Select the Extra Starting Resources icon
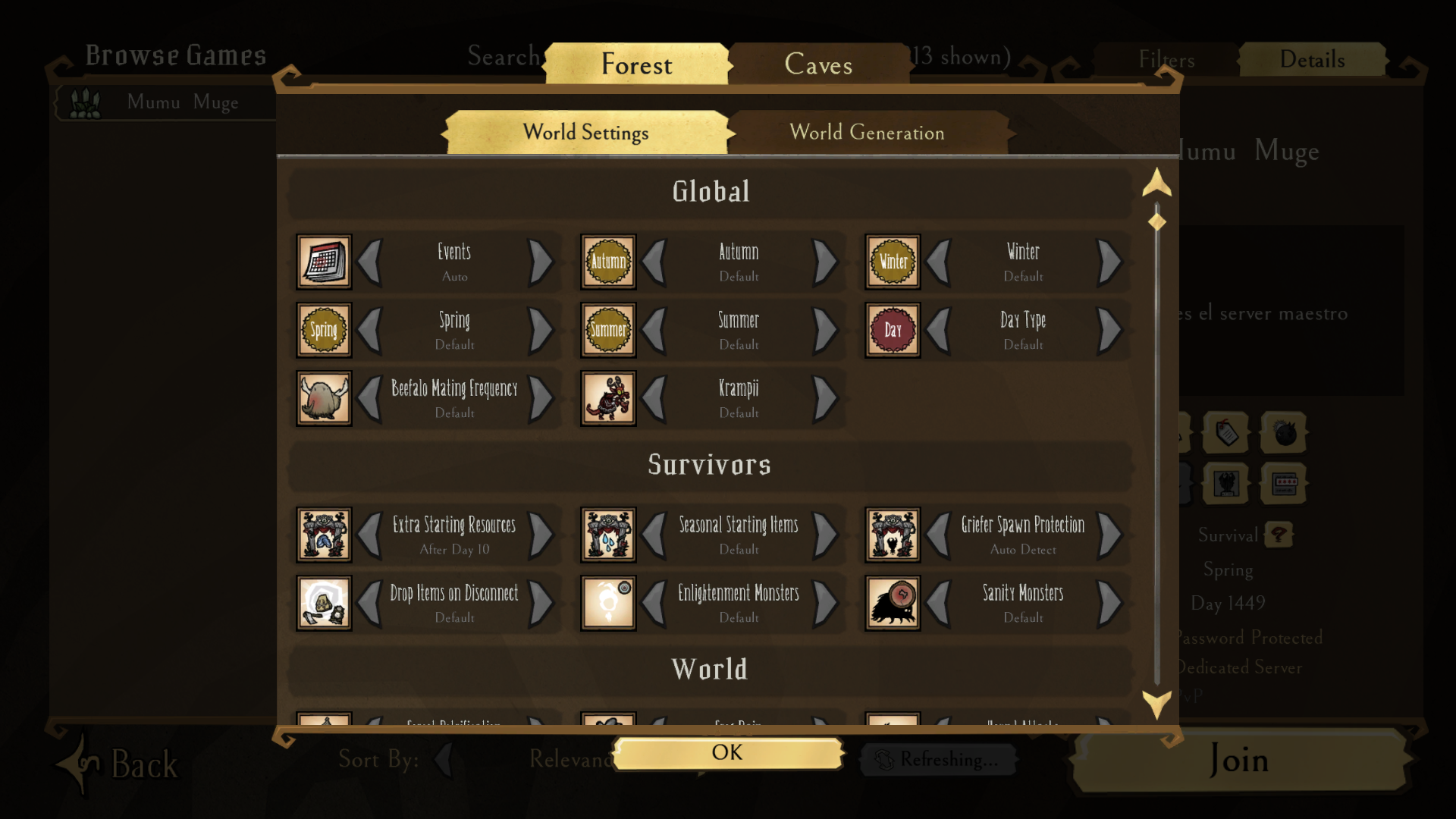 point(323,535)
